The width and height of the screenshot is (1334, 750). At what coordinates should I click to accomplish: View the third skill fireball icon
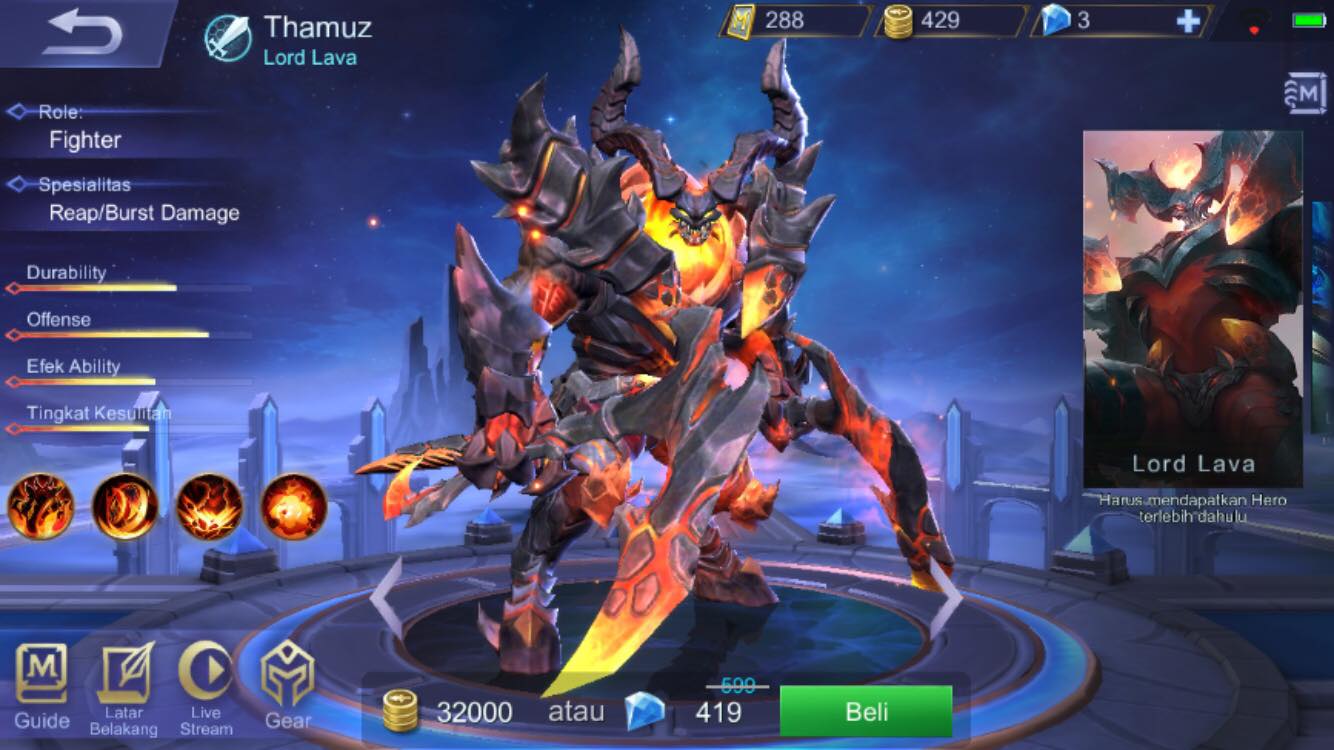click(x=207, y=508)
